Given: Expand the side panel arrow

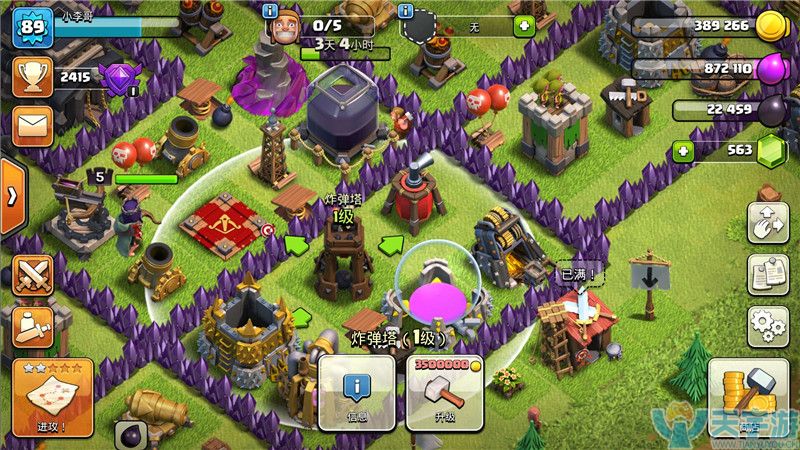Looking at the screenshot, I should pyautogui.click(x=10, y=196).
